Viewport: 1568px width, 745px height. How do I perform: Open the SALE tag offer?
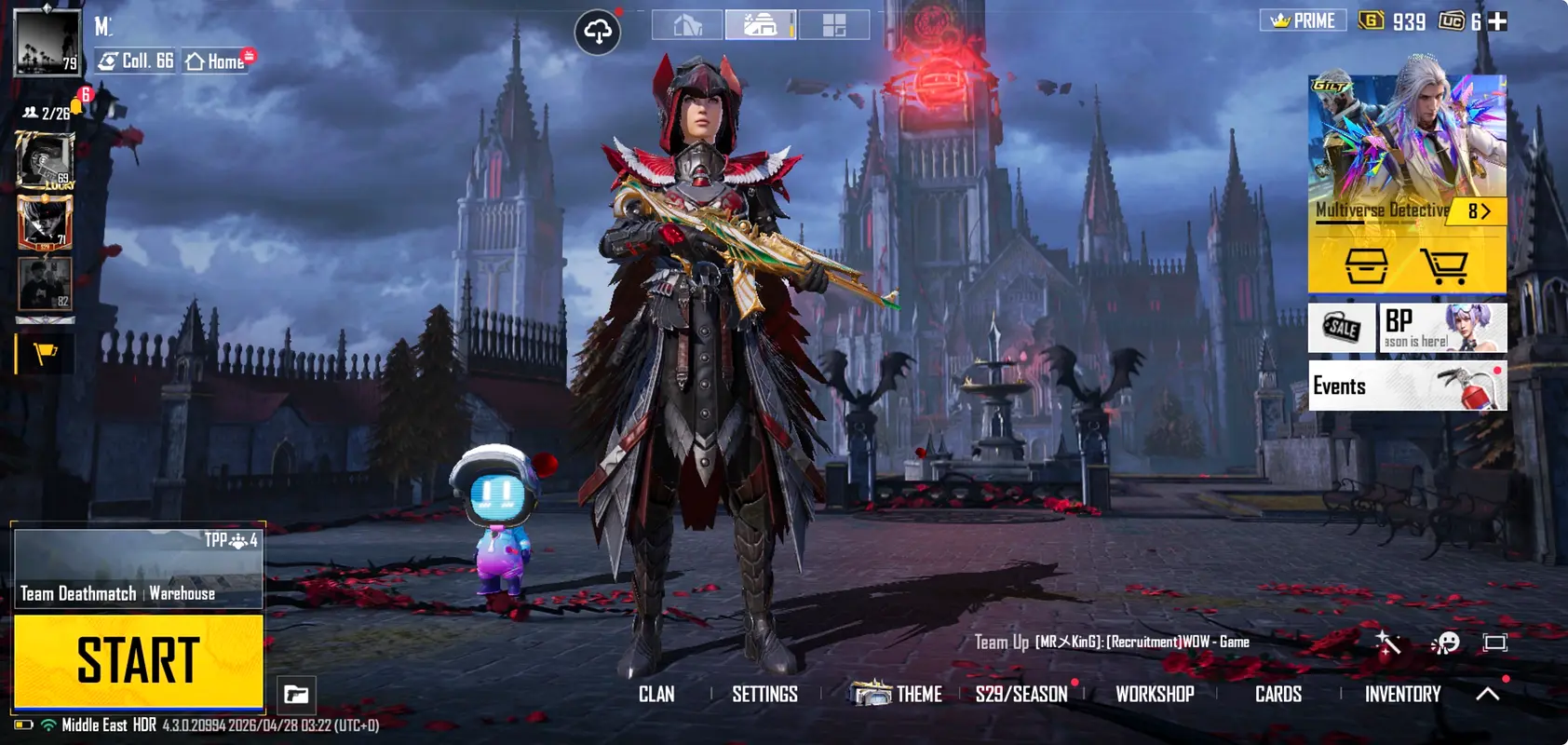(1342, 328)
